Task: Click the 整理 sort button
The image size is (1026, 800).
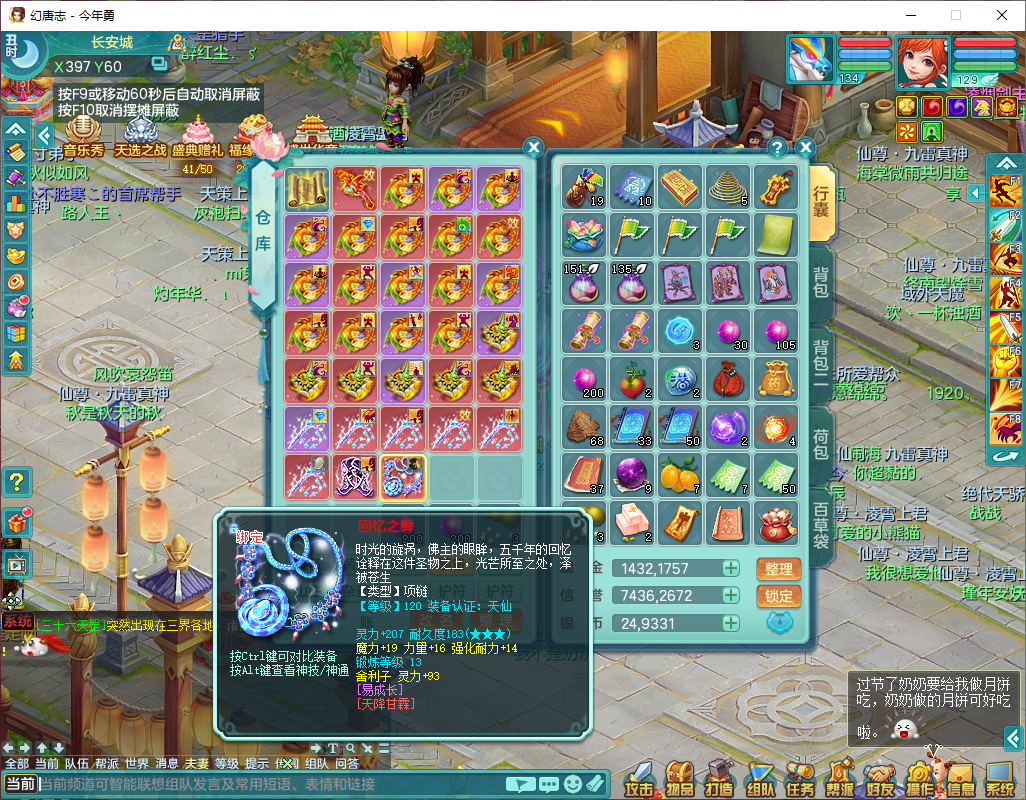Action: pyautogui.click(x=778, y=569)
